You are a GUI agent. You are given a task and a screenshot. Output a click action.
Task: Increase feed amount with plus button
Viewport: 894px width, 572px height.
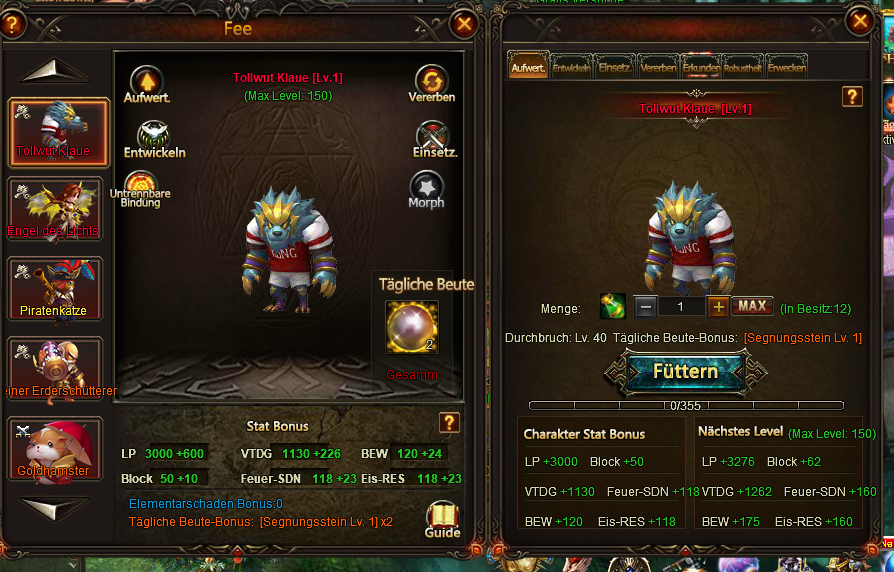click(x=718, y=306)
